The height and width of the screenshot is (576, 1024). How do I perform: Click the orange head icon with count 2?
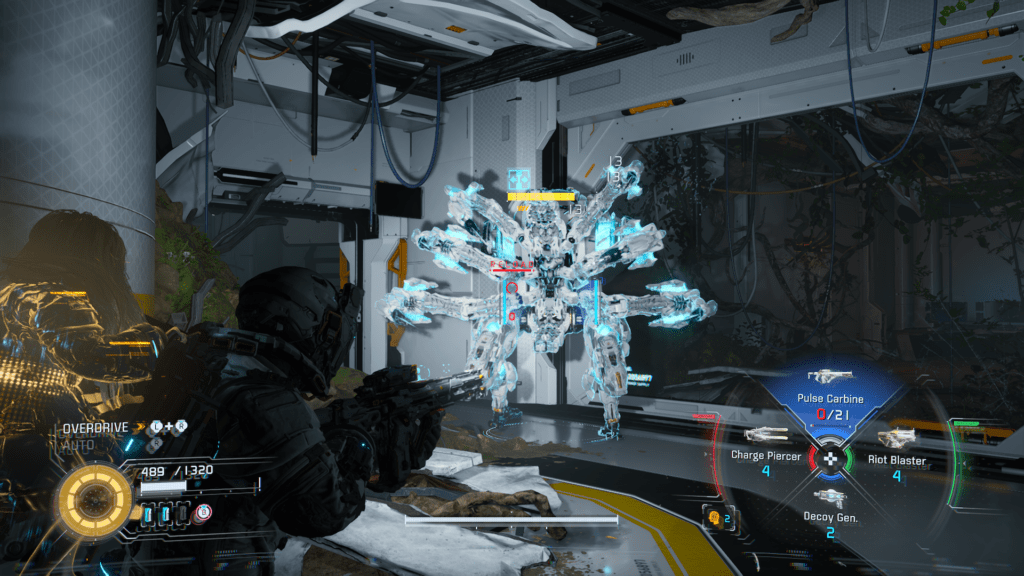pos(717,517)
